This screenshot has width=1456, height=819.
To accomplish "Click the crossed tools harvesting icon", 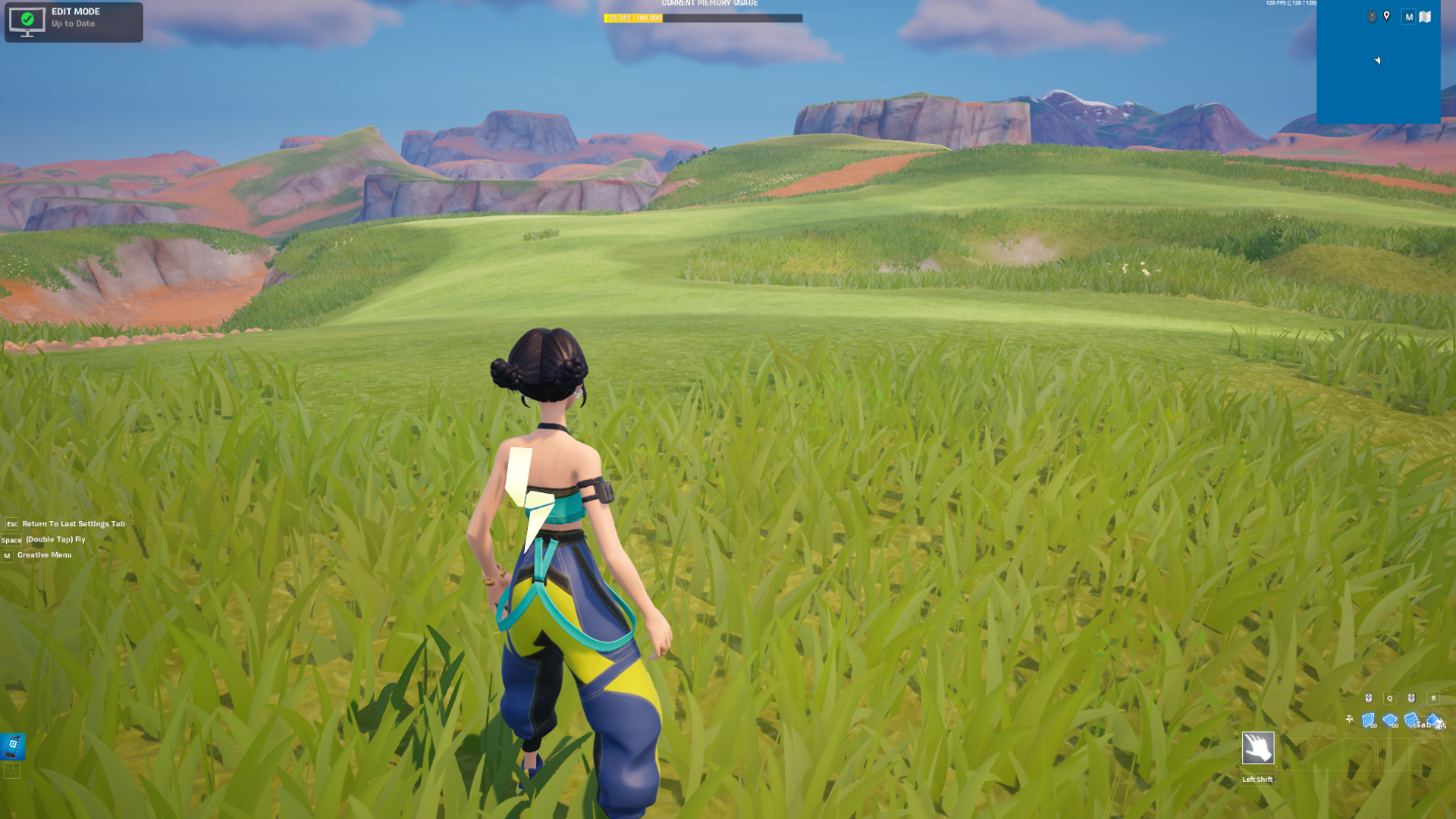I will 1349,719.
